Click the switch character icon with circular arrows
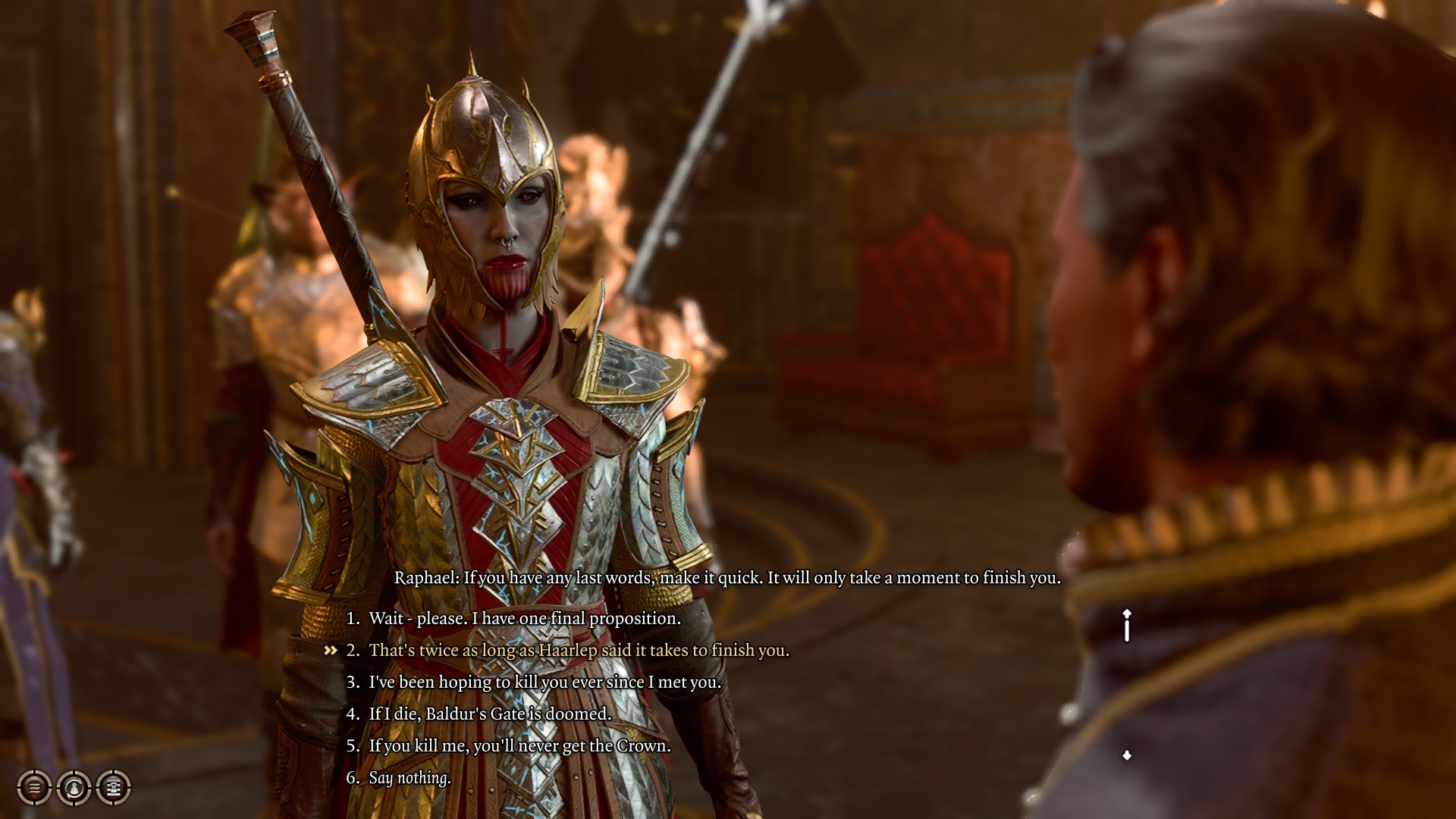The width and height of the screenshot is (1456, 819). pos(74,788)
